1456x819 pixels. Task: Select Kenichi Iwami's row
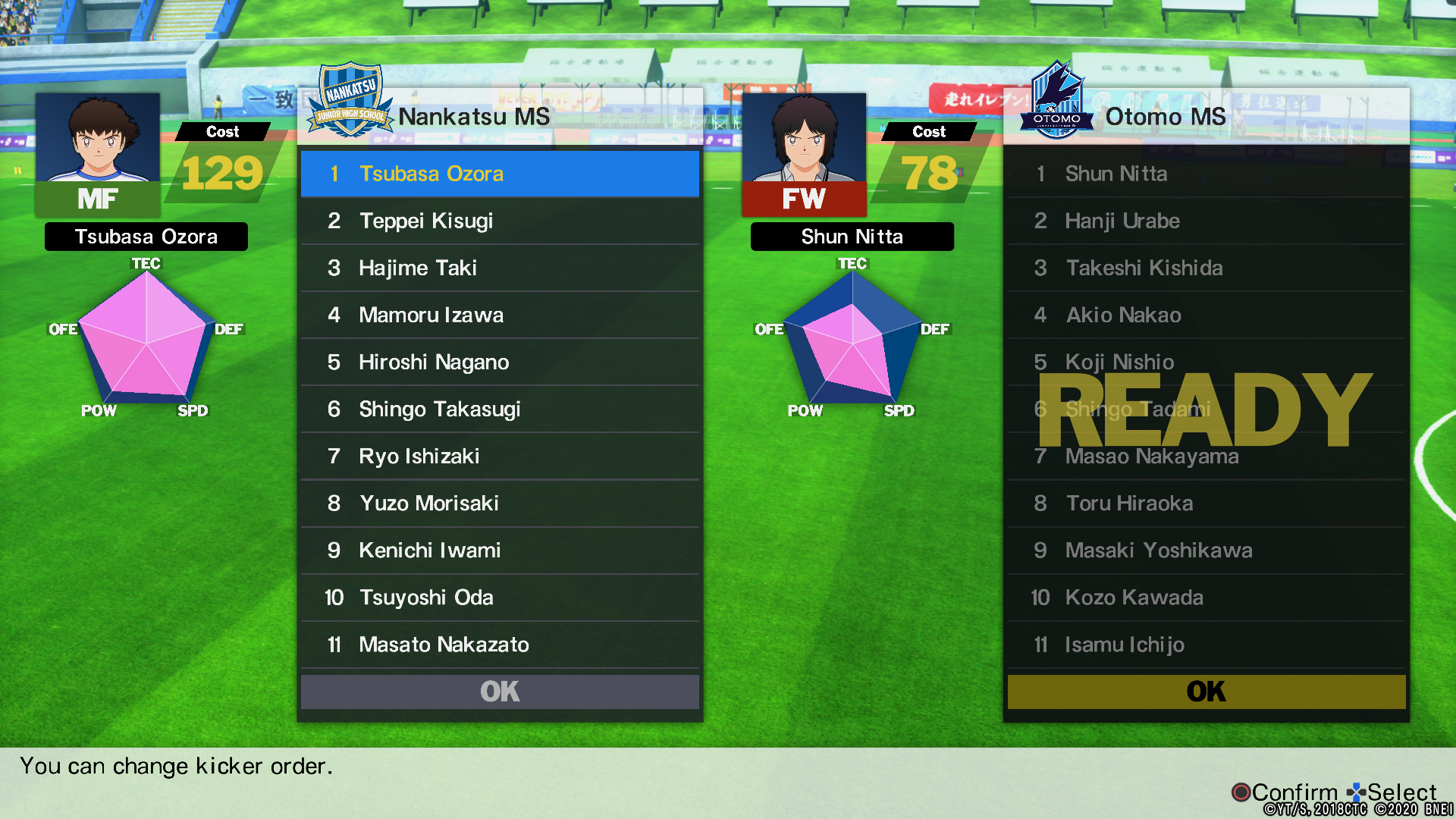point(500,550)
